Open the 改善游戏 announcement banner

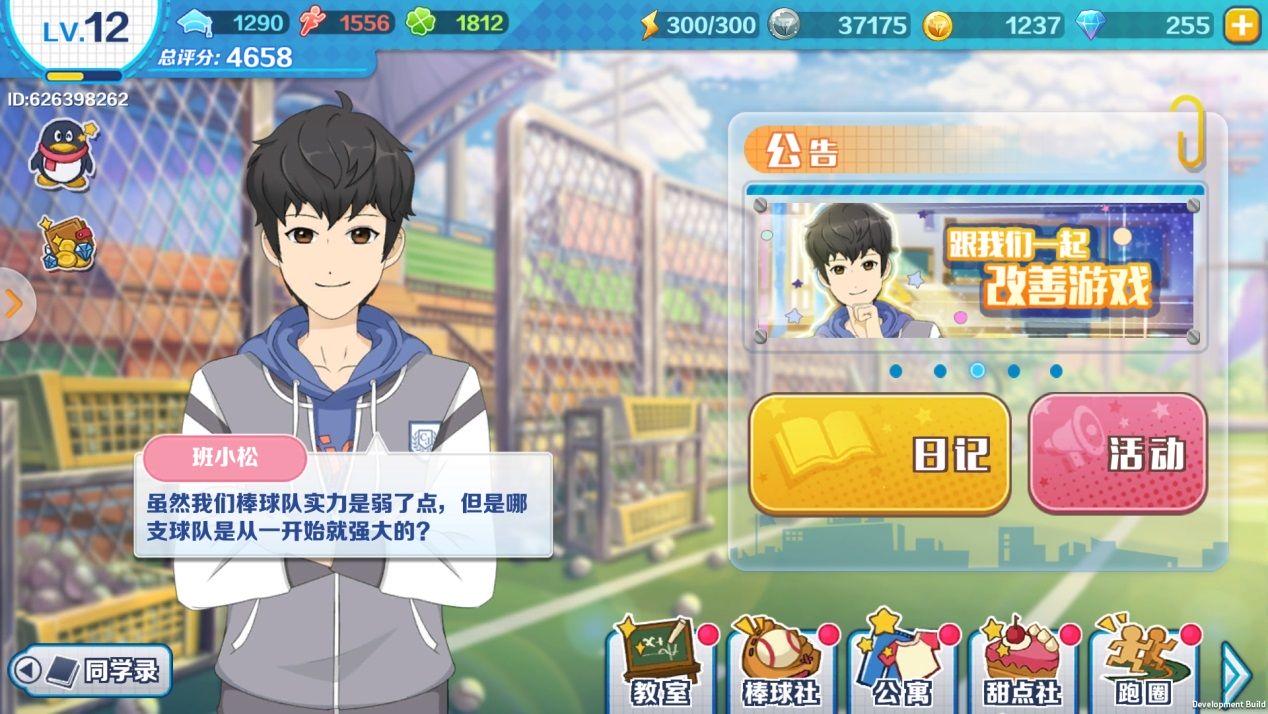point(975,268)
